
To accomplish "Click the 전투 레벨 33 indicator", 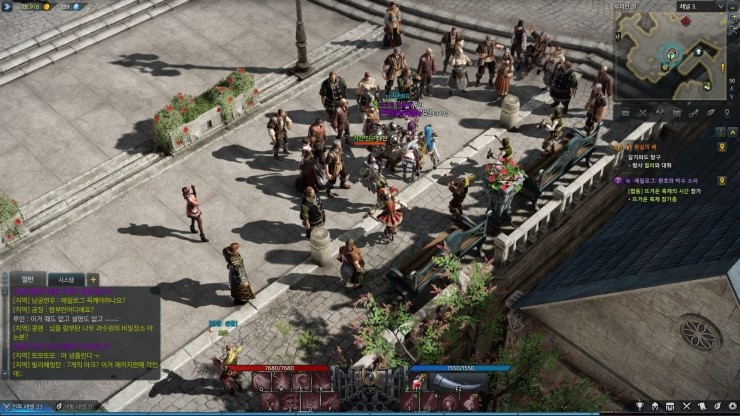I will click(25, 408).
